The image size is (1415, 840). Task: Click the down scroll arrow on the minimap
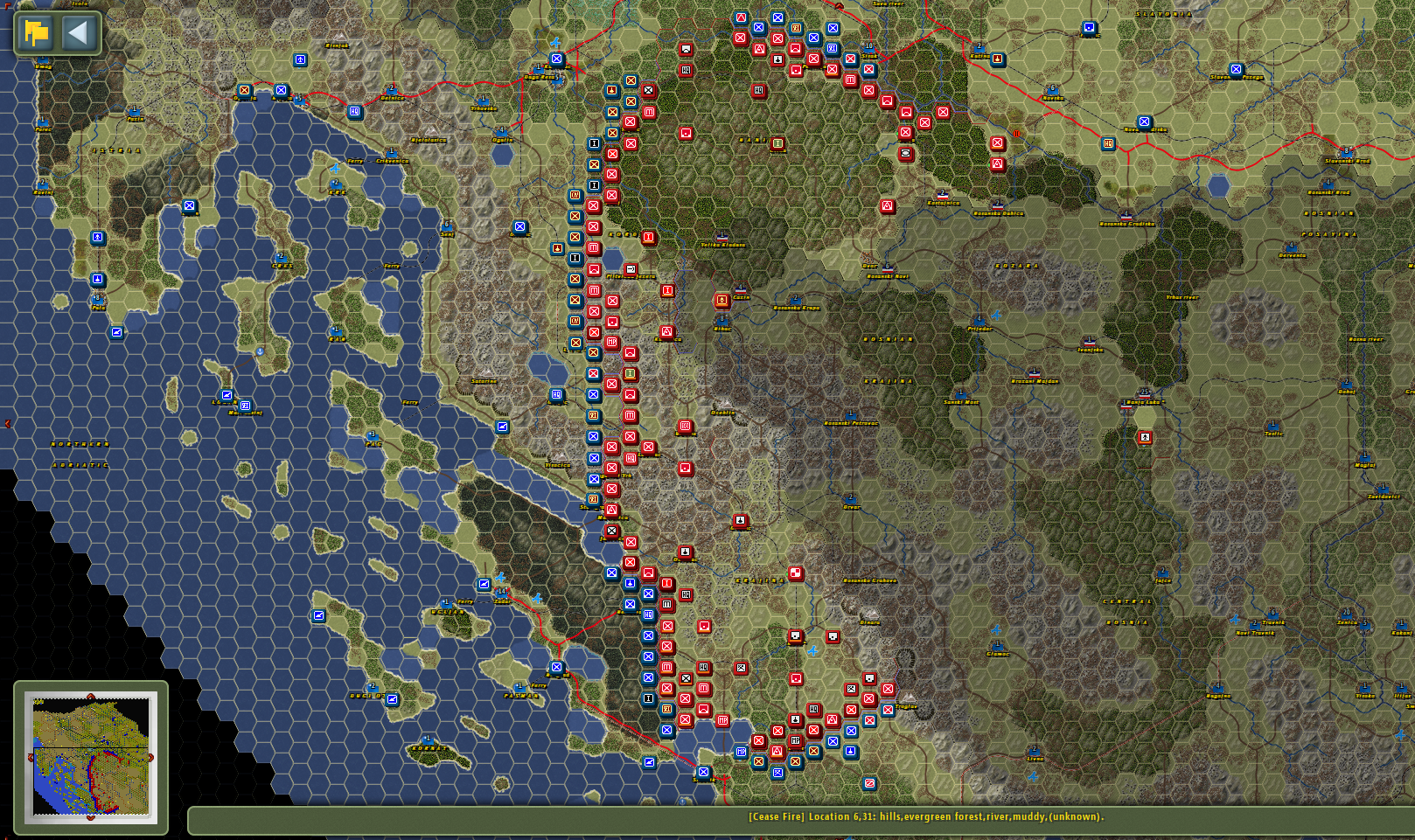pos(91,818)
